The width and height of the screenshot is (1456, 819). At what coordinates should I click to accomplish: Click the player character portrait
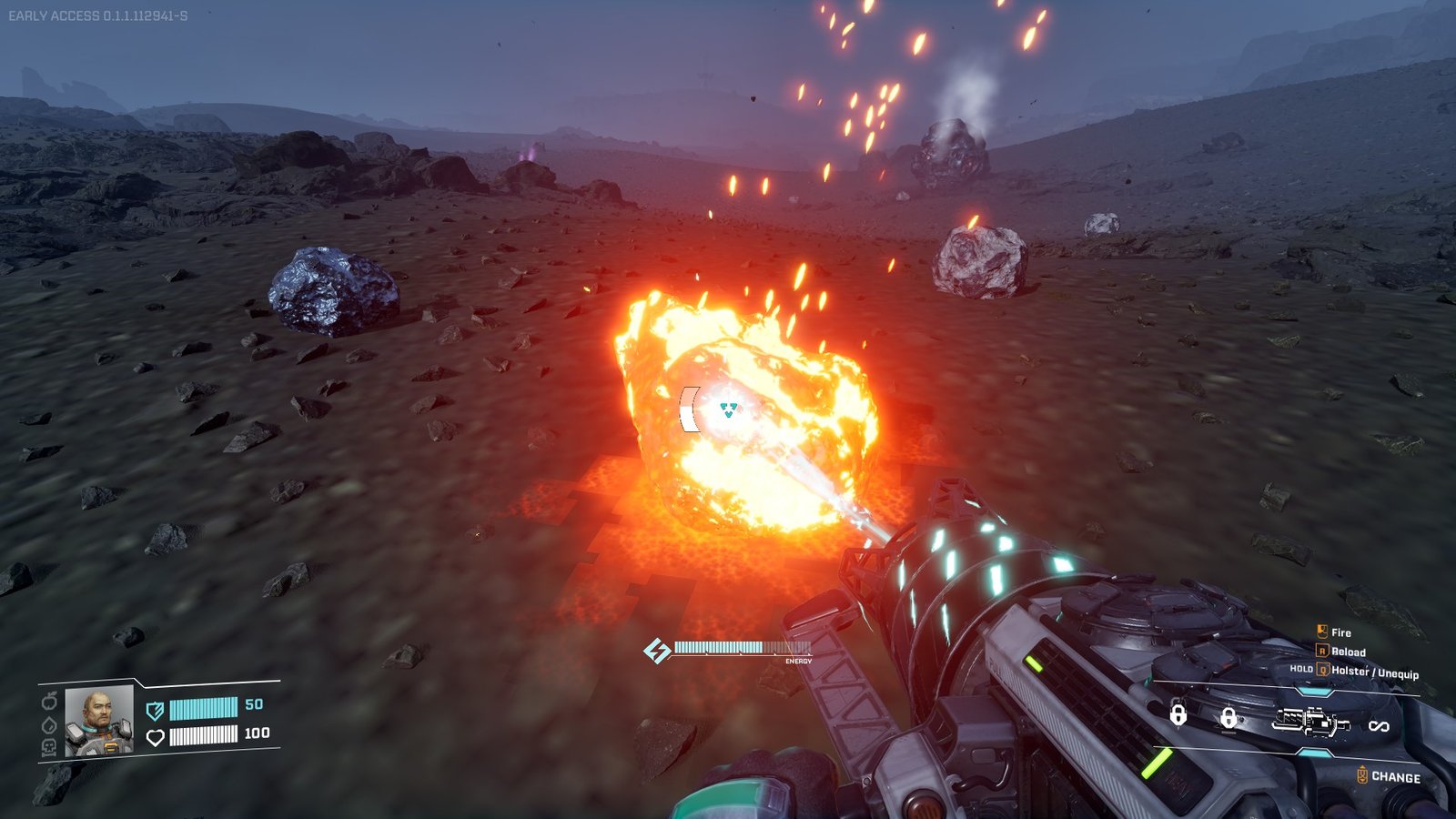[99, 720]
